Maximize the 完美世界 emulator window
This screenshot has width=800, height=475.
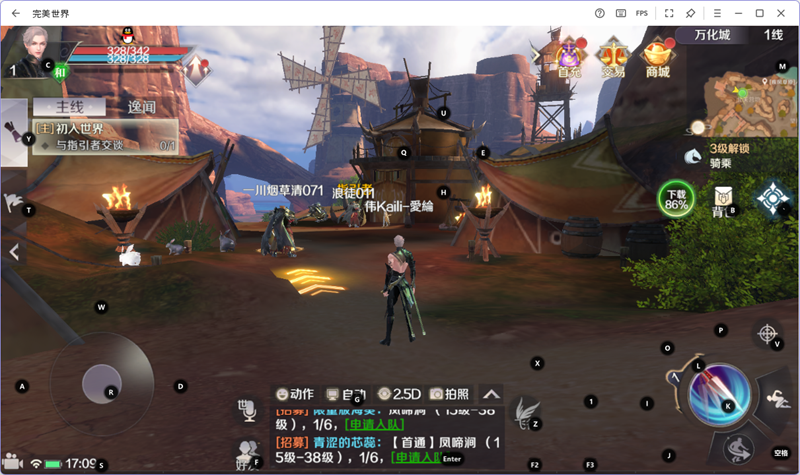click(760, 13)
